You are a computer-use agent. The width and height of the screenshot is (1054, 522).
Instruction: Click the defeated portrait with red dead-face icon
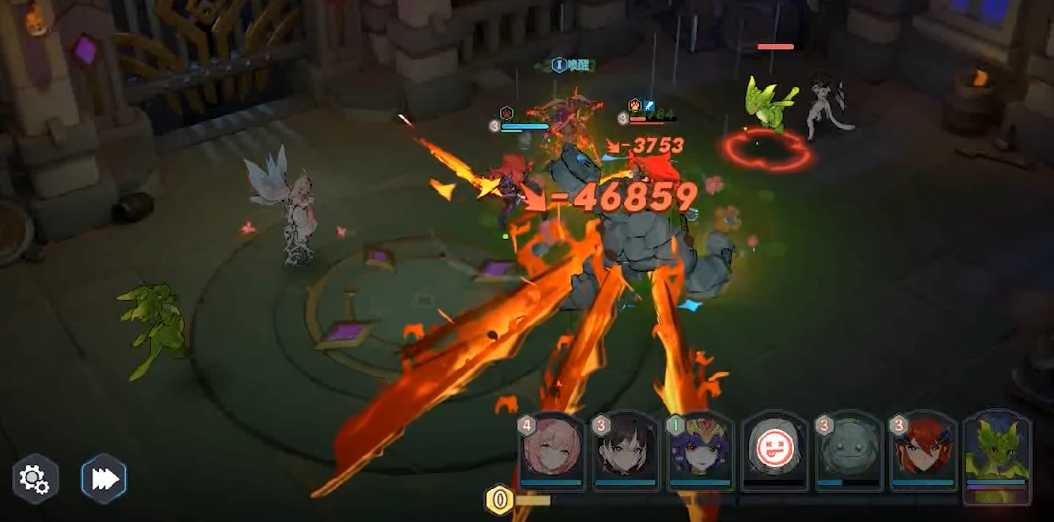point(775,452)
